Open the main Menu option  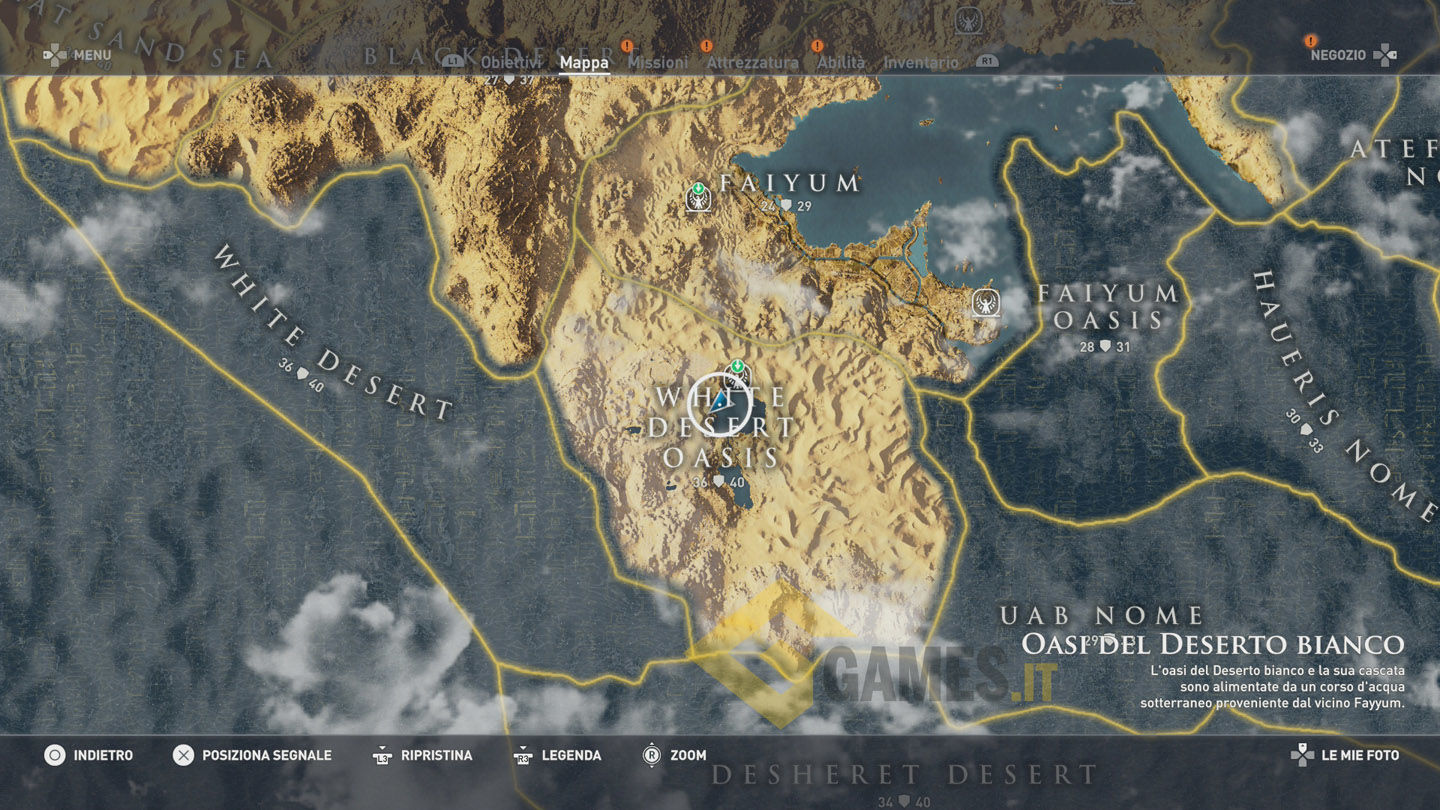coord(92,55)
